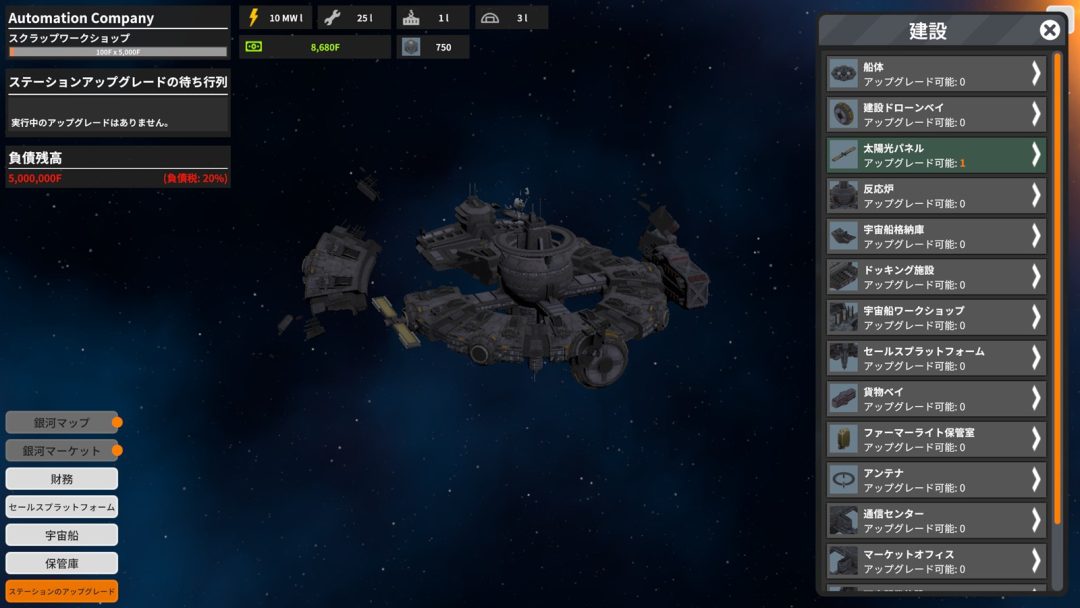1080x608 pixels.
Task: Choose 宇宙船ワークショップ in the build list
Action: point(936,318)
